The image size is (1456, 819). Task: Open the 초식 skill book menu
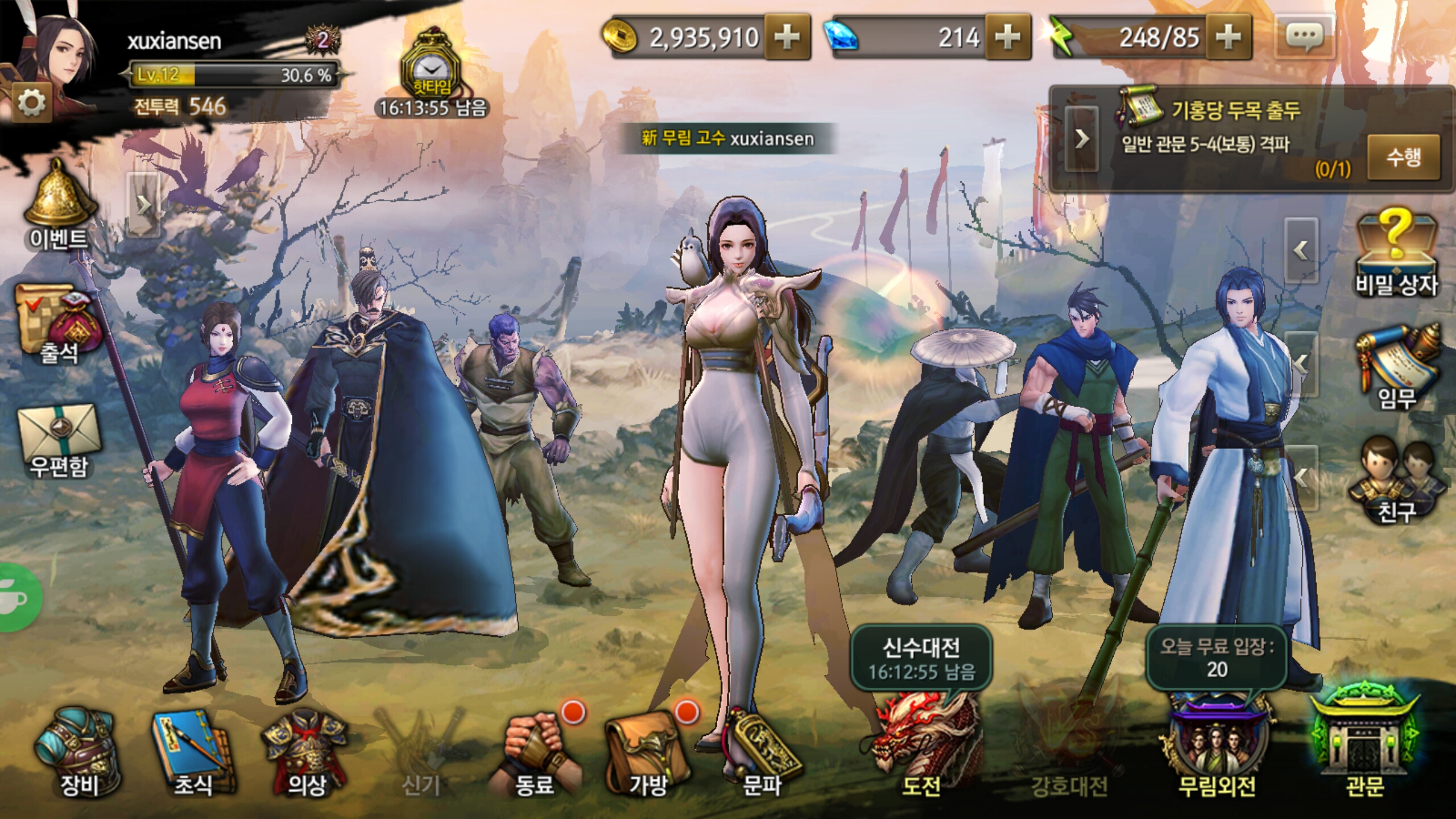point(192,751)
